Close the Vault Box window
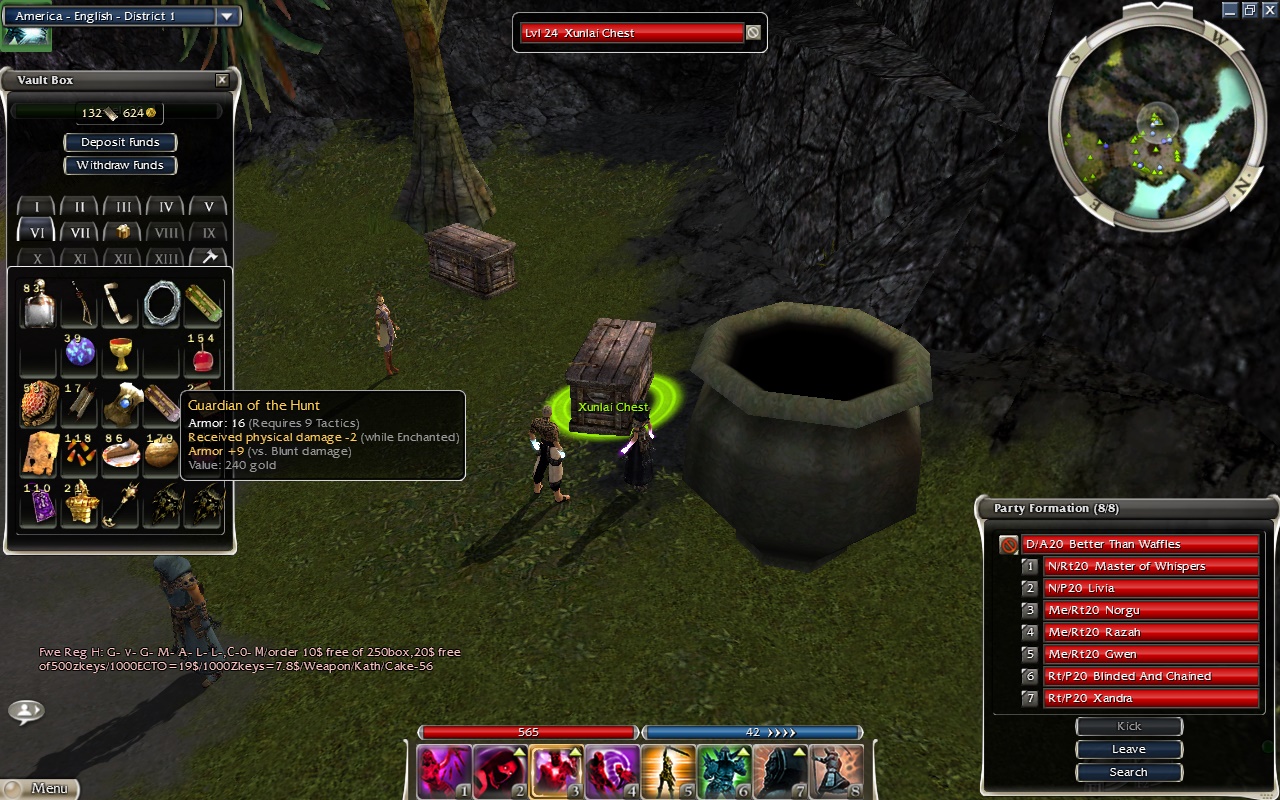Viewport: 1280px width, 800px height. 222,80
